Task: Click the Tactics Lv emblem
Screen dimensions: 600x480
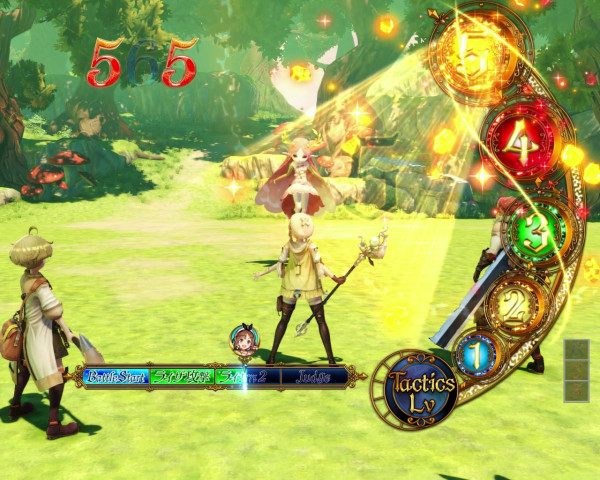Action: (x=421, y=390)
